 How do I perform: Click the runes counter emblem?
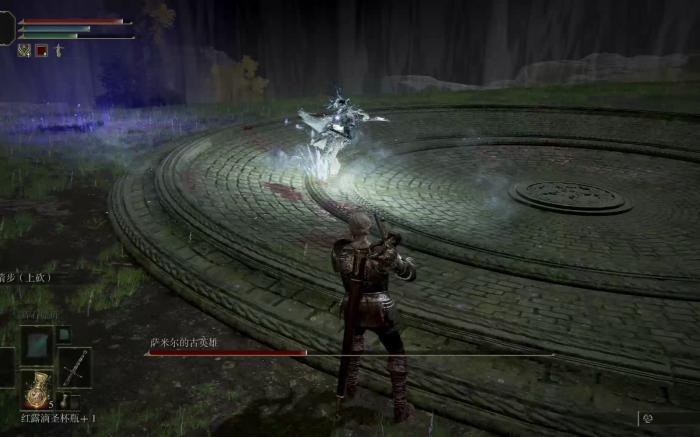click(x=650, y=418)
